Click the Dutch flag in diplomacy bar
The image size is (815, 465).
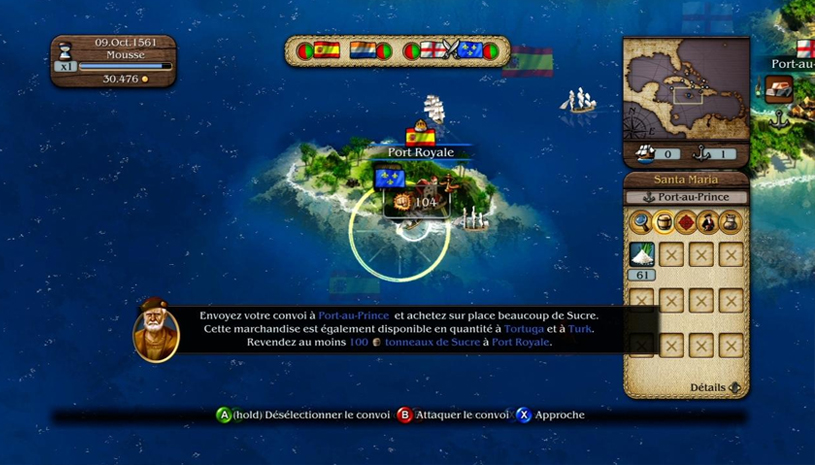(362, 50)
